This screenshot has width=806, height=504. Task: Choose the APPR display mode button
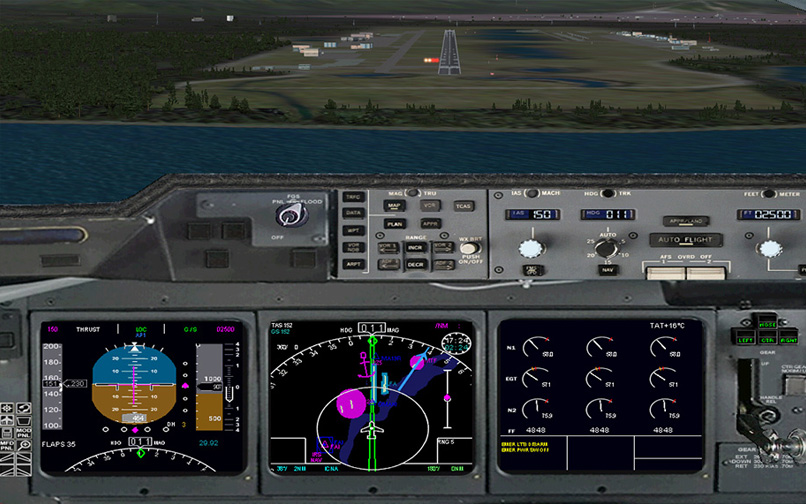[431, 224]
